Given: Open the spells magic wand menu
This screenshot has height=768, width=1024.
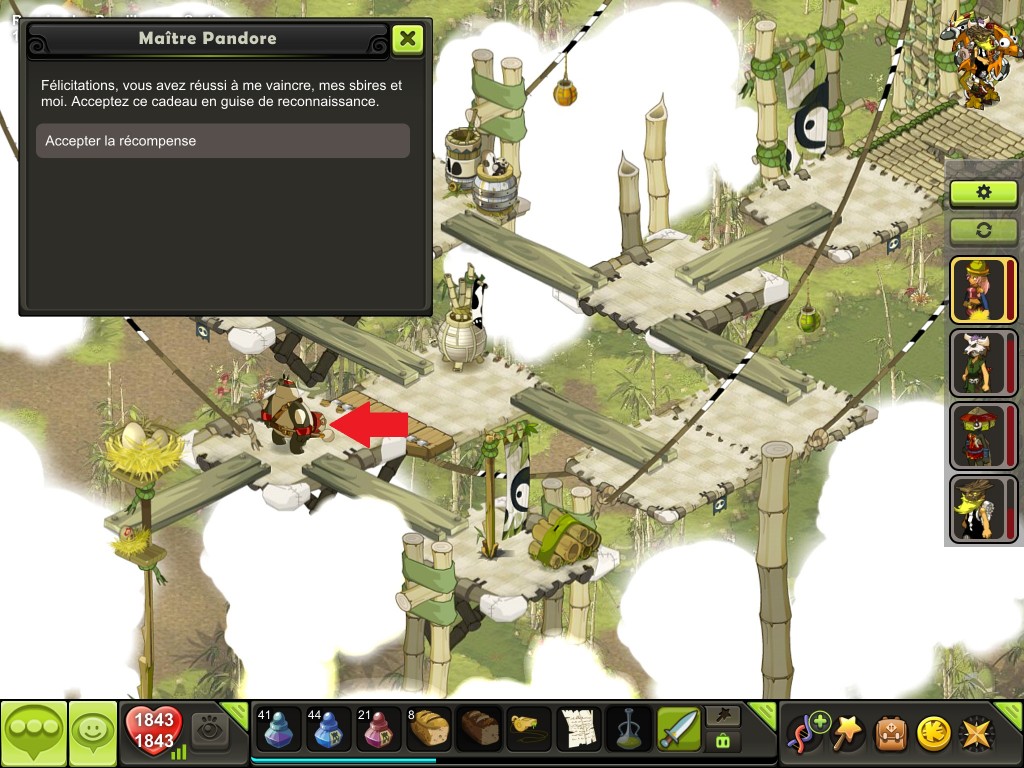Looking at the screenshot, I should [849, 733].
